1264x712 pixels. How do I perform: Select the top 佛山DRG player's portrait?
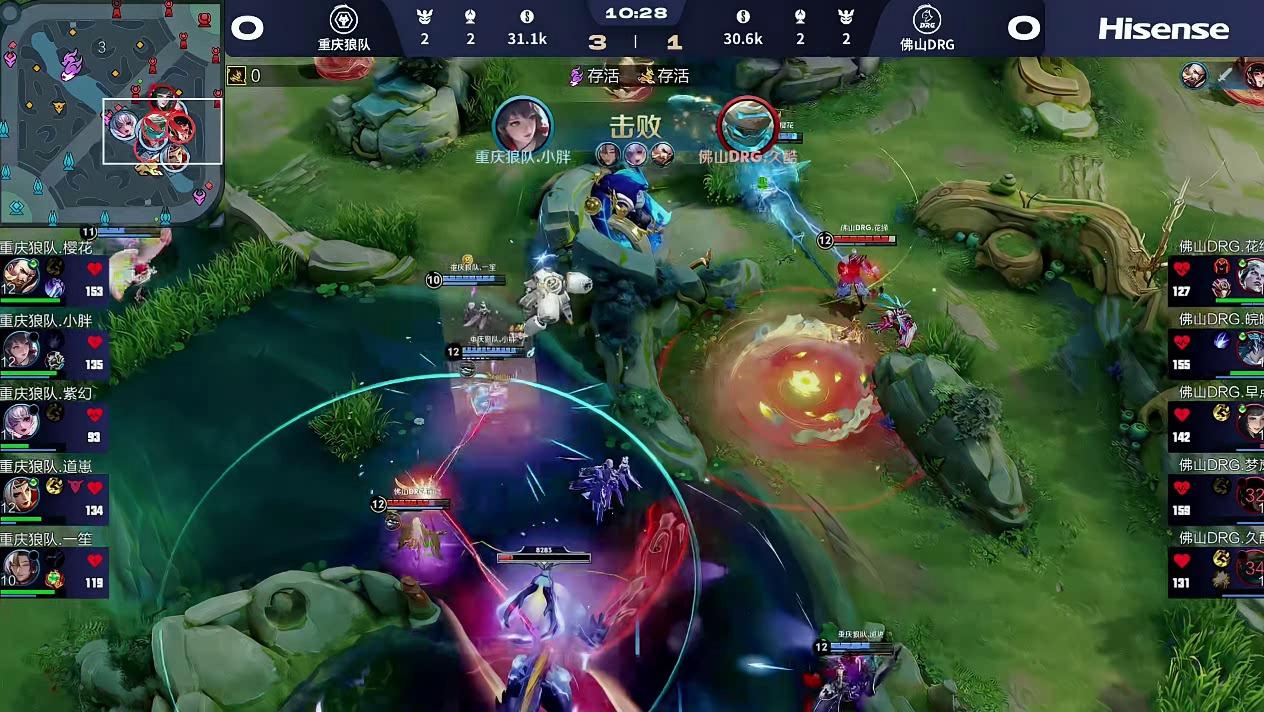point(1250,276)
